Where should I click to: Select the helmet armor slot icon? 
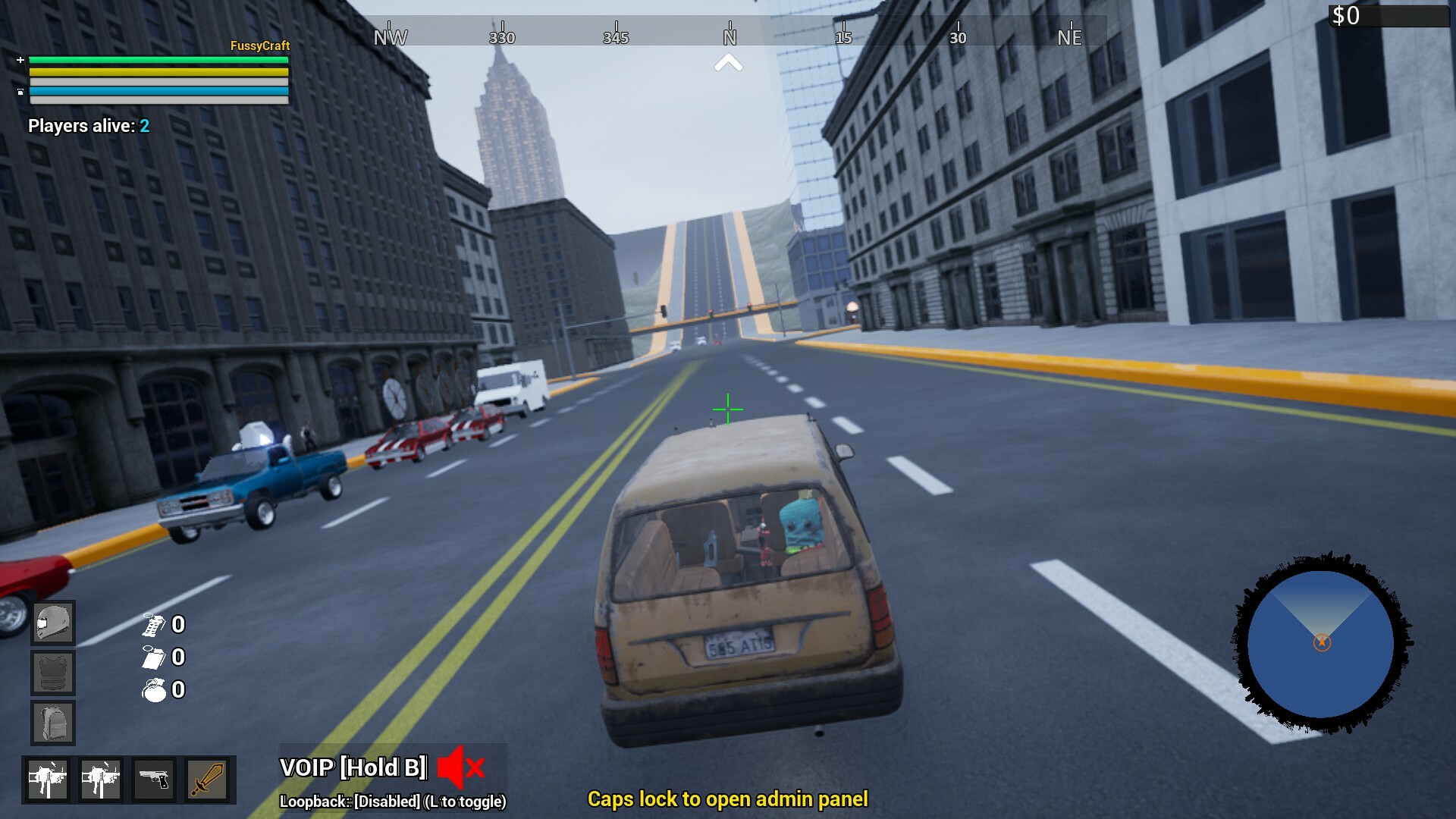pos(52,622)
